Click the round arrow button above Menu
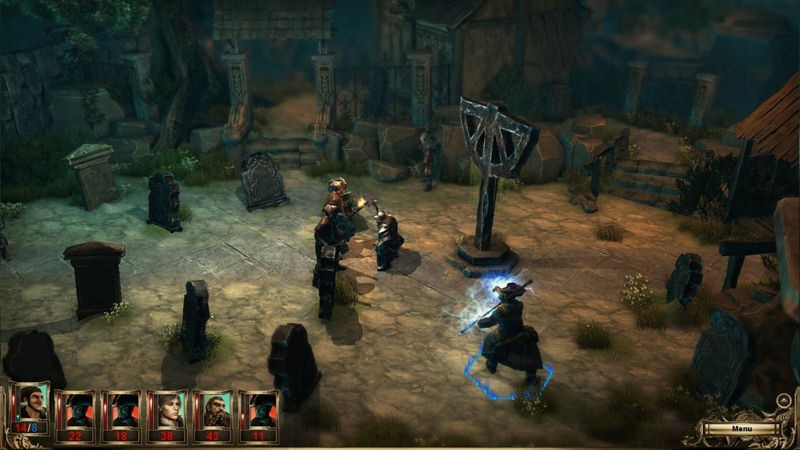 784,402
